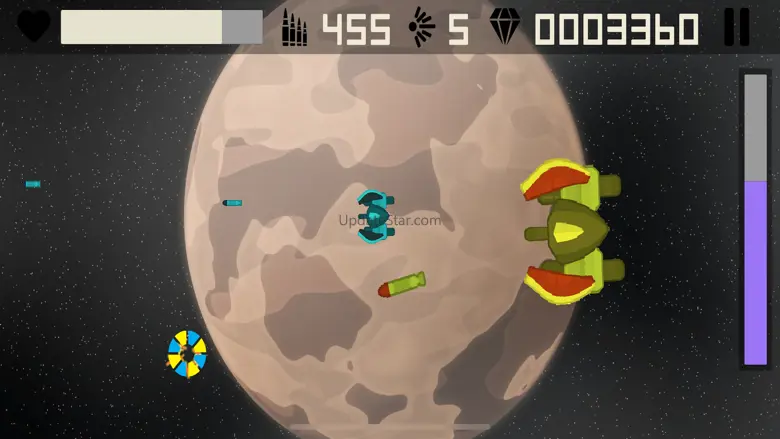Image resolution: width=780 pixels, height=439 pixels.
Task: Pause the game with the pause button
Action: 736,27
